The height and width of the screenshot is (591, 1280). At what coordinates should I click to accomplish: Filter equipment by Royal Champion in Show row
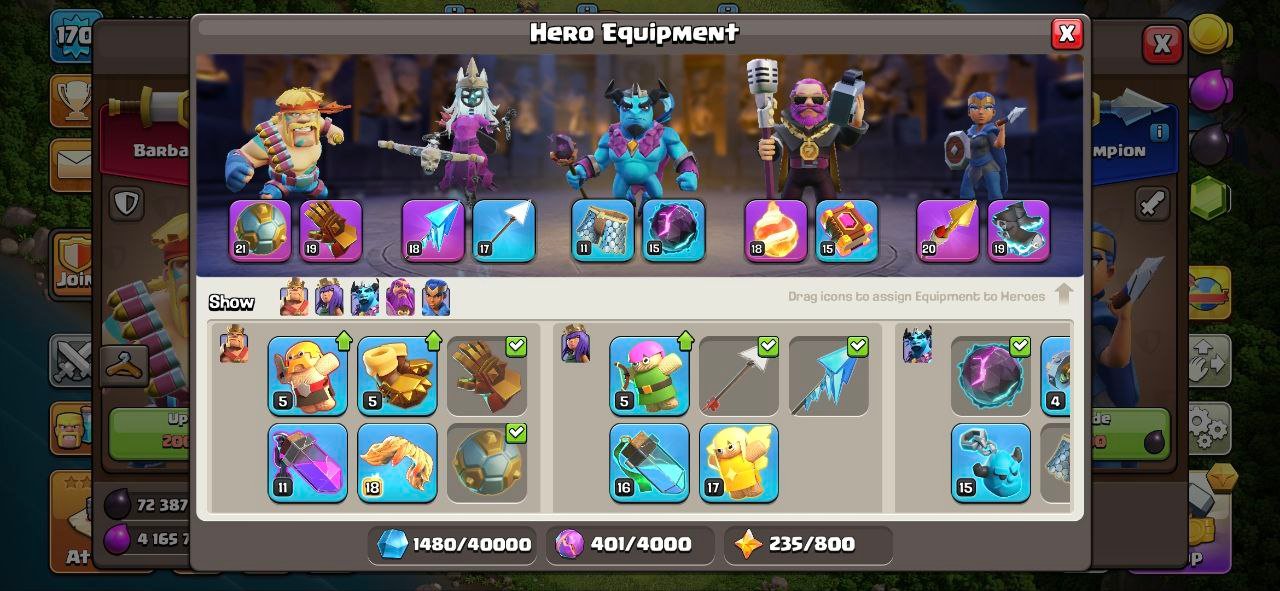click(x=435, y=298)
